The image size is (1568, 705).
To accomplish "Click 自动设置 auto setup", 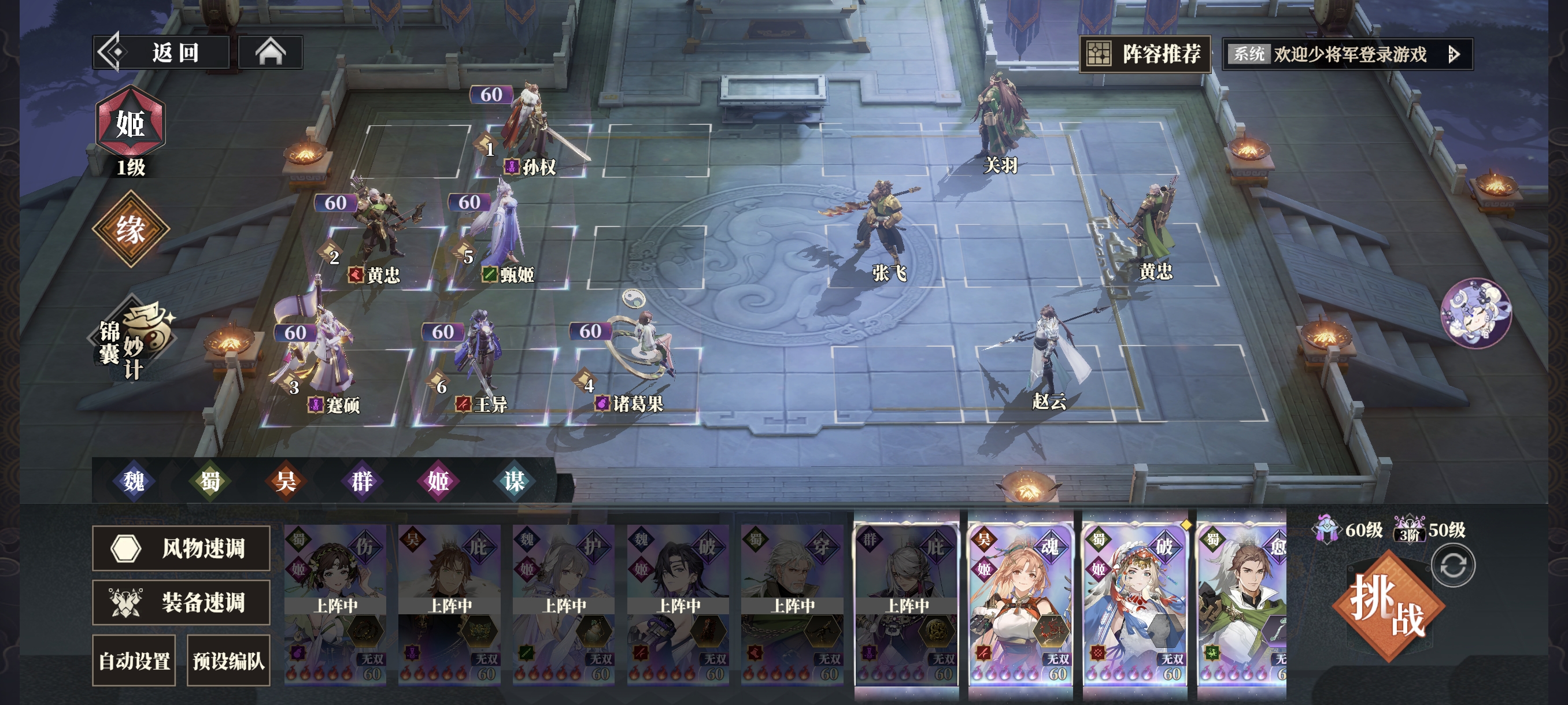I will pos(134,661).
